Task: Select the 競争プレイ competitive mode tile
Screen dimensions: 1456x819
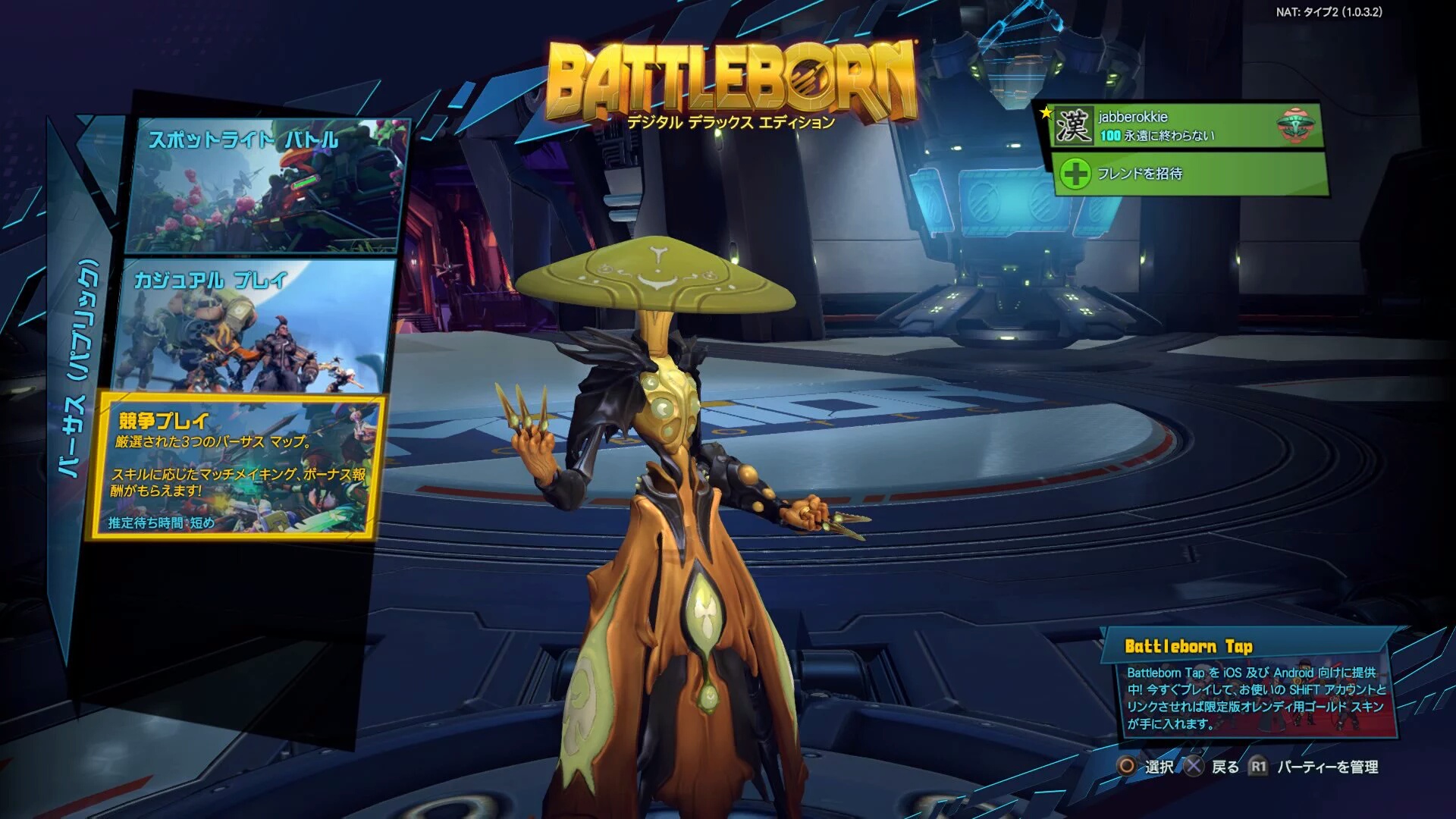Action: (x=235, y=466)
